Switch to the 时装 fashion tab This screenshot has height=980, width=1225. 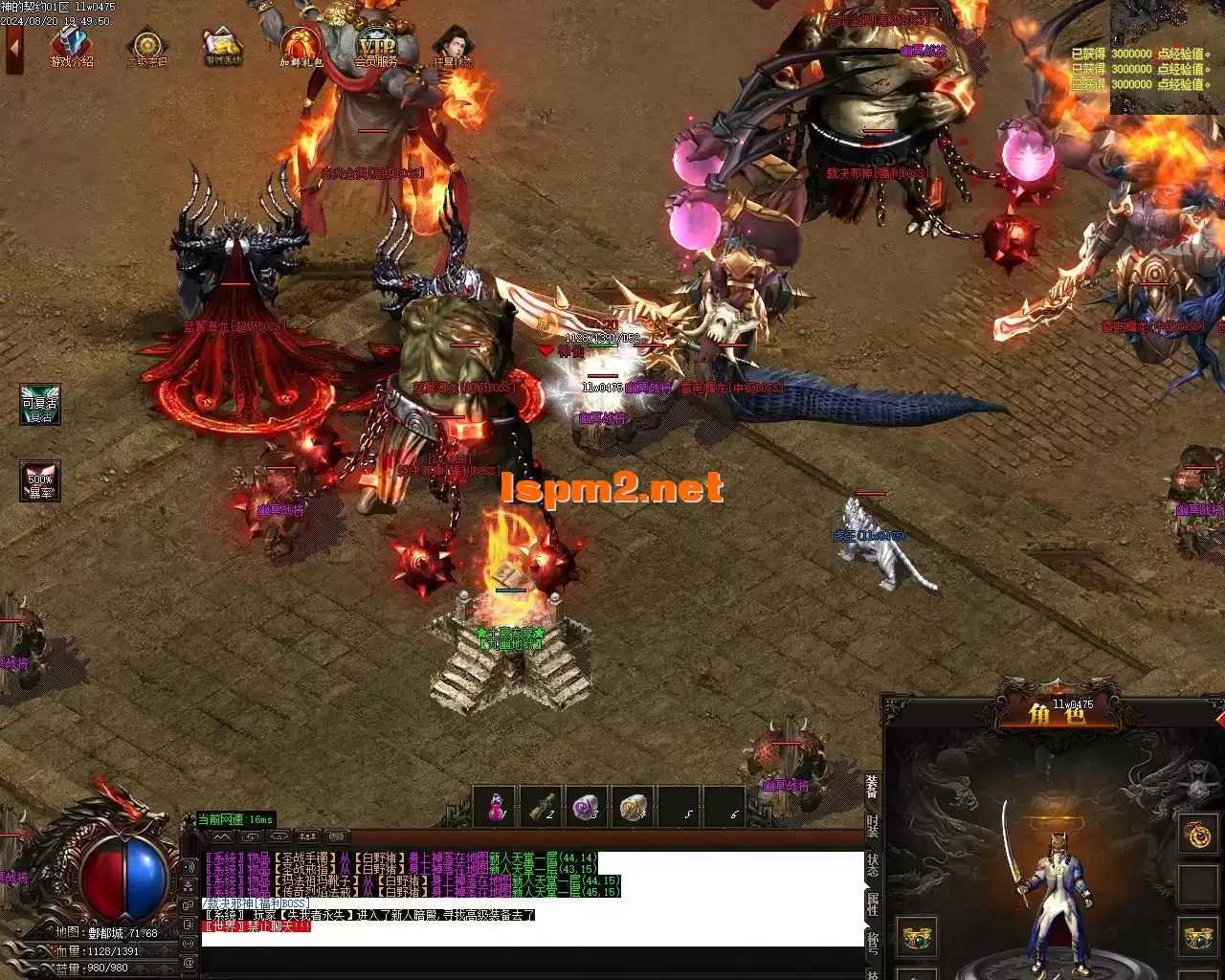click(x=872, y=826)
